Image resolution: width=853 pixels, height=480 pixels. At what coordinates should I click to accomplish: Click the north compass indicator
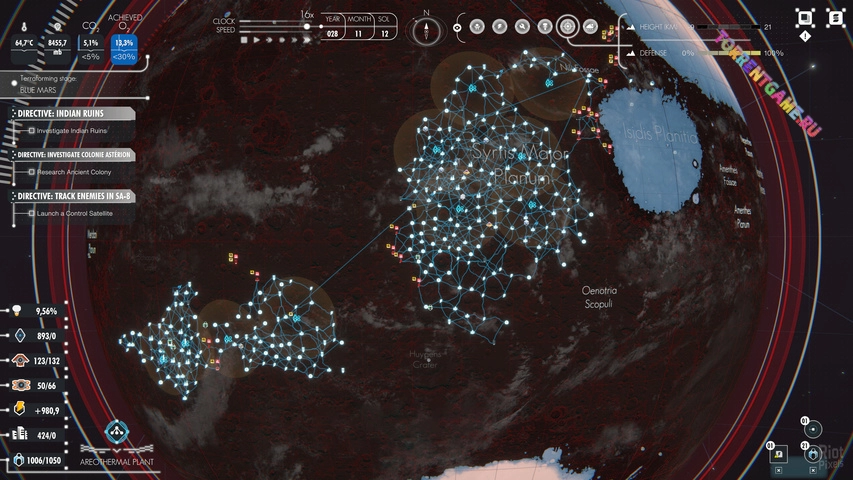427,28
